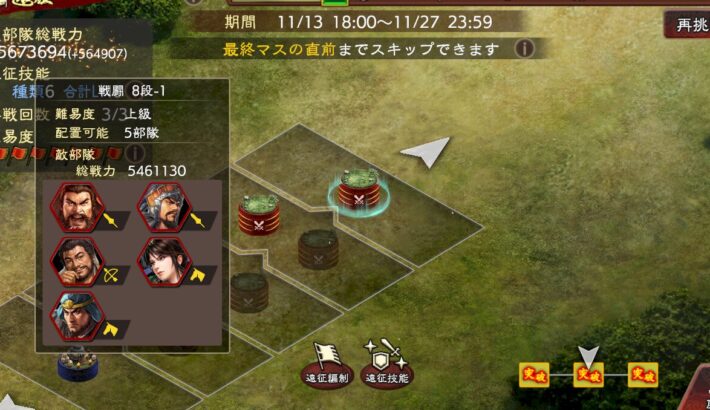Choose the 突破 marker under the white arrow
710x410 pixels.
click(x=589, y=375)
